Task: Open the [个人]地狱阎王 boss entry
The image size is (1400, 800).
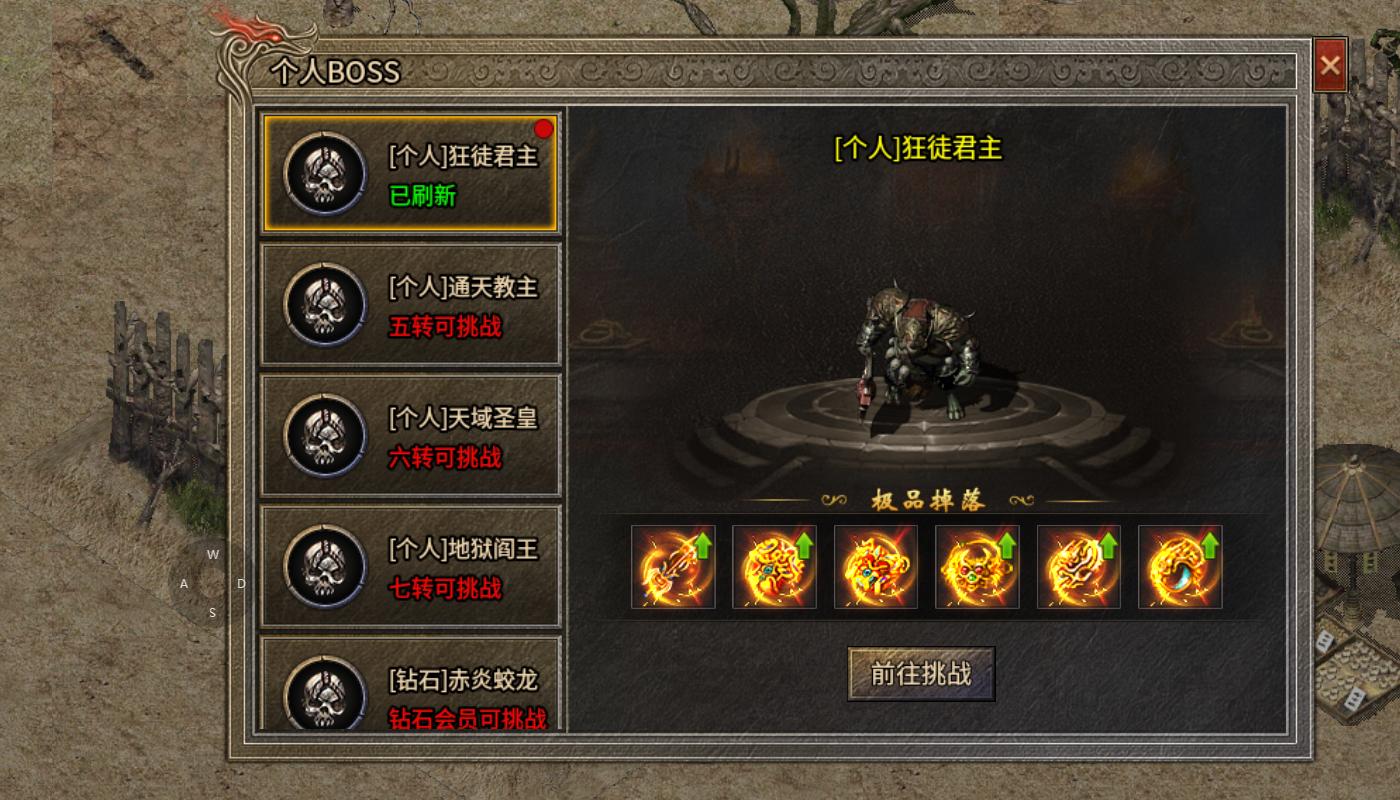Action: [410, 568]
